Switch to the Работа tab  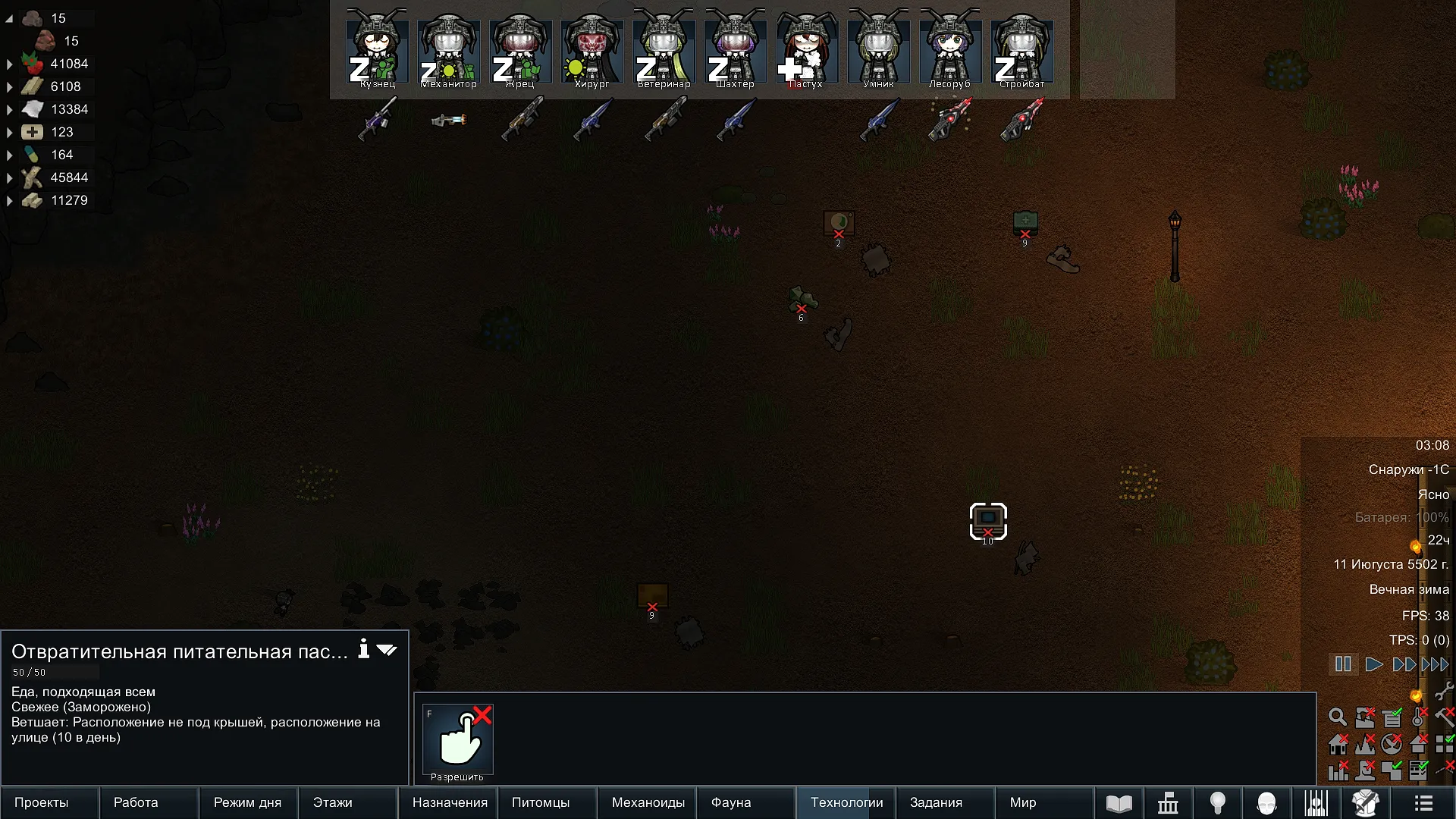pos(136,802)
